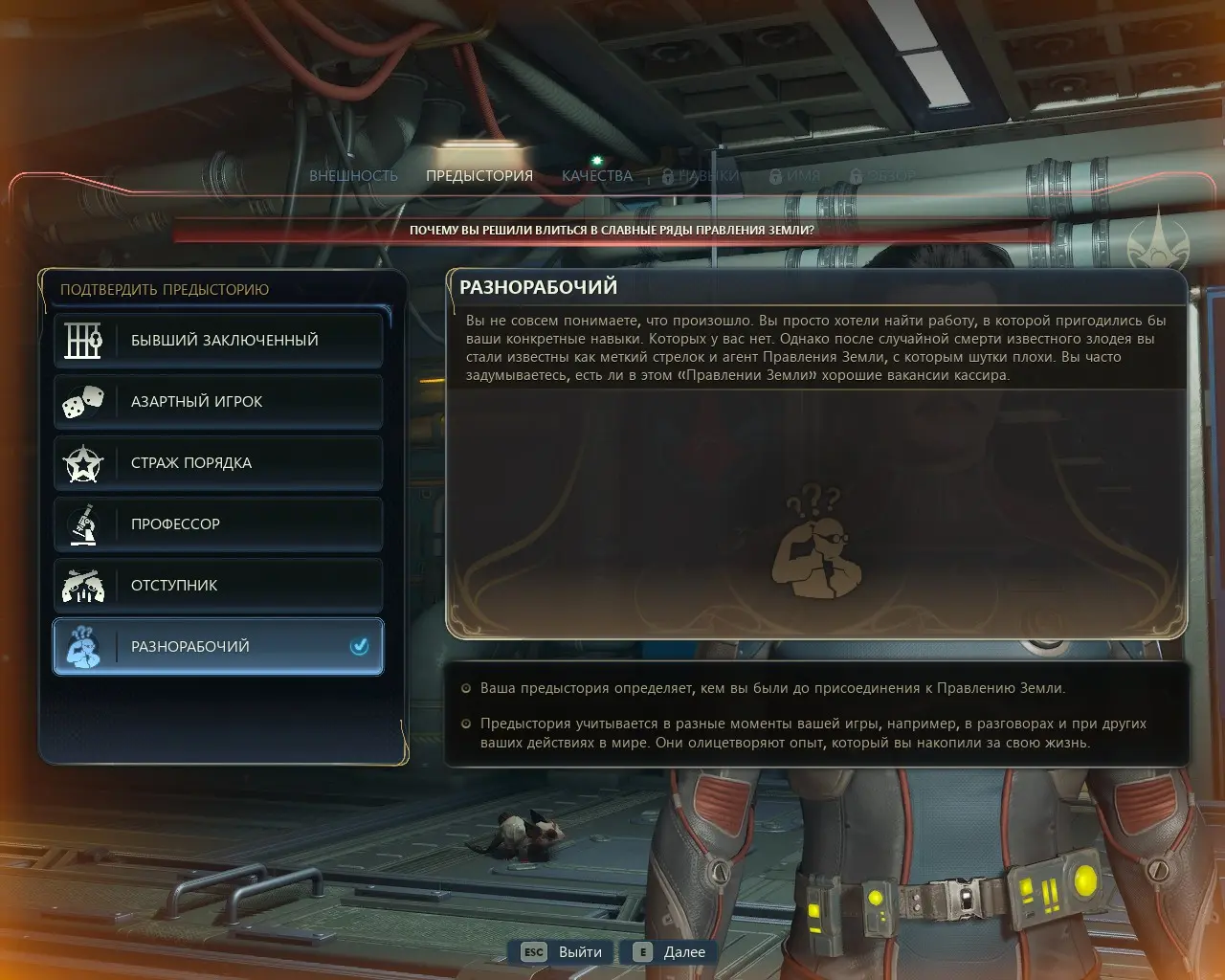Switch to the Внешность tab

click(x=353, y=176)
